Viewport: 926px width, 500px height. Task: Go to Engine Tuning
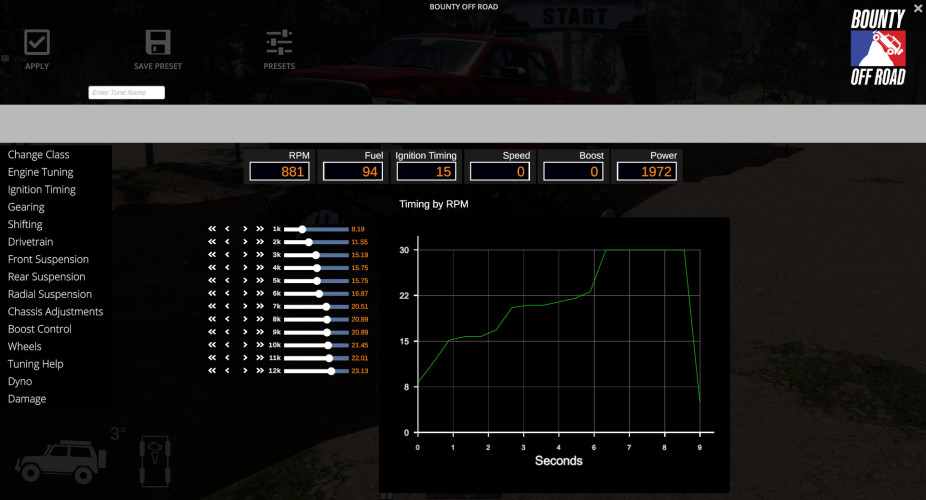(x=41, y=172)
